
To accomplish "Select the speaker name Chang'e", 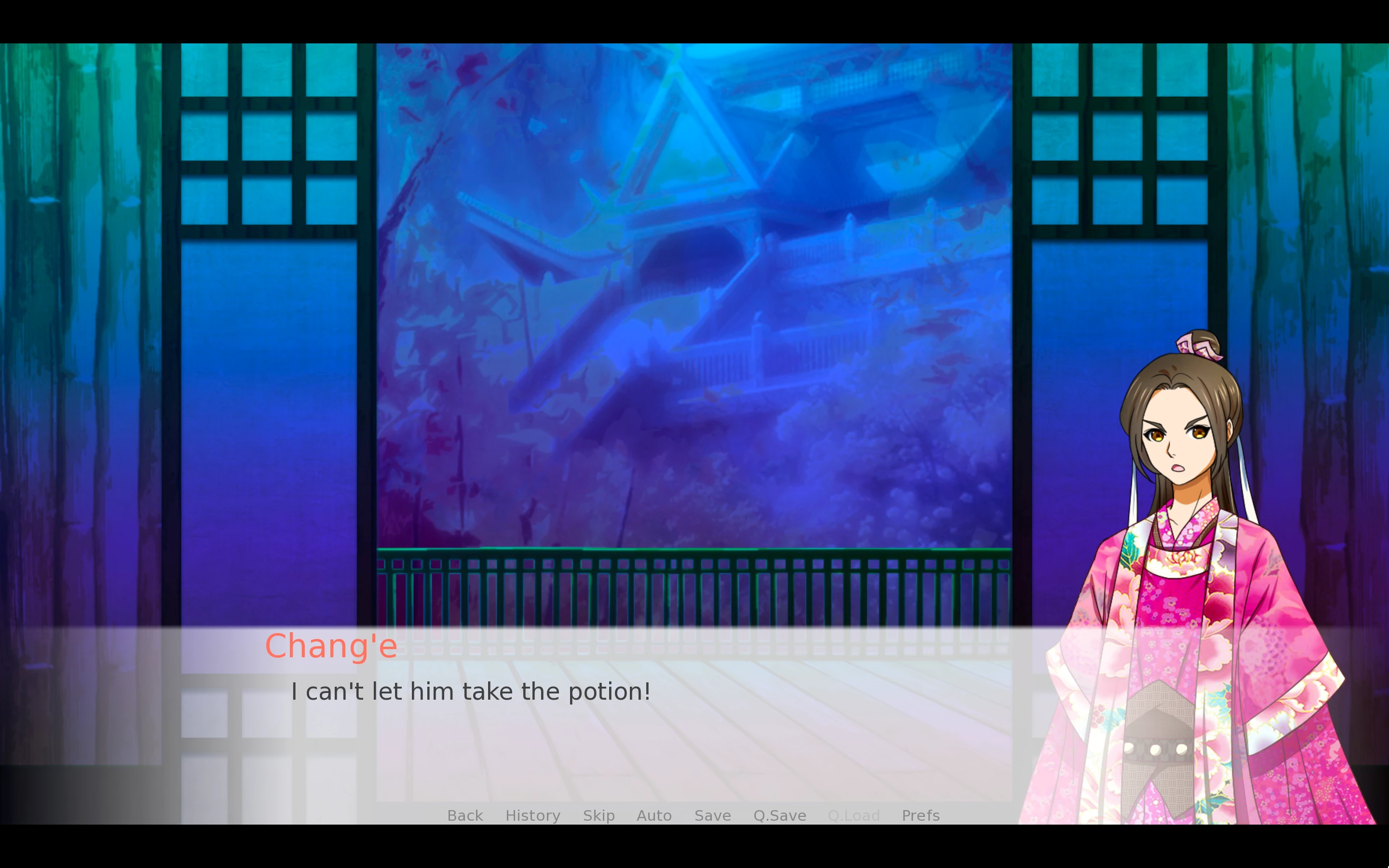I will tap(332, 645).
